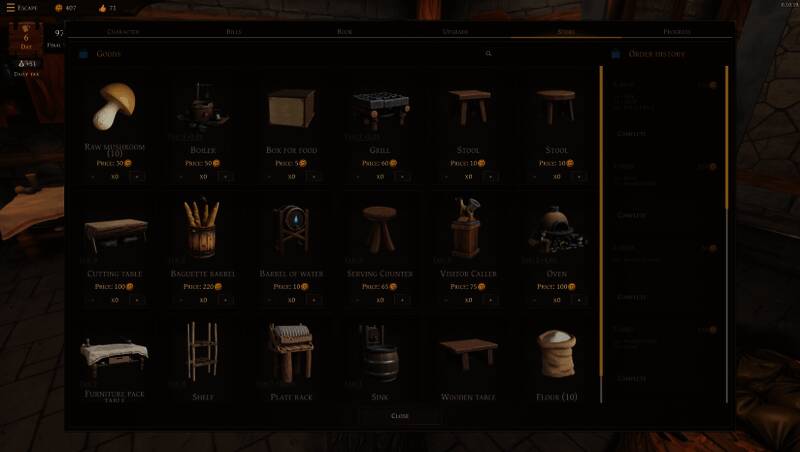Increase Baguette barrel quantity
Viewport: 800px width, 452px height.
(x=225, y=299)
